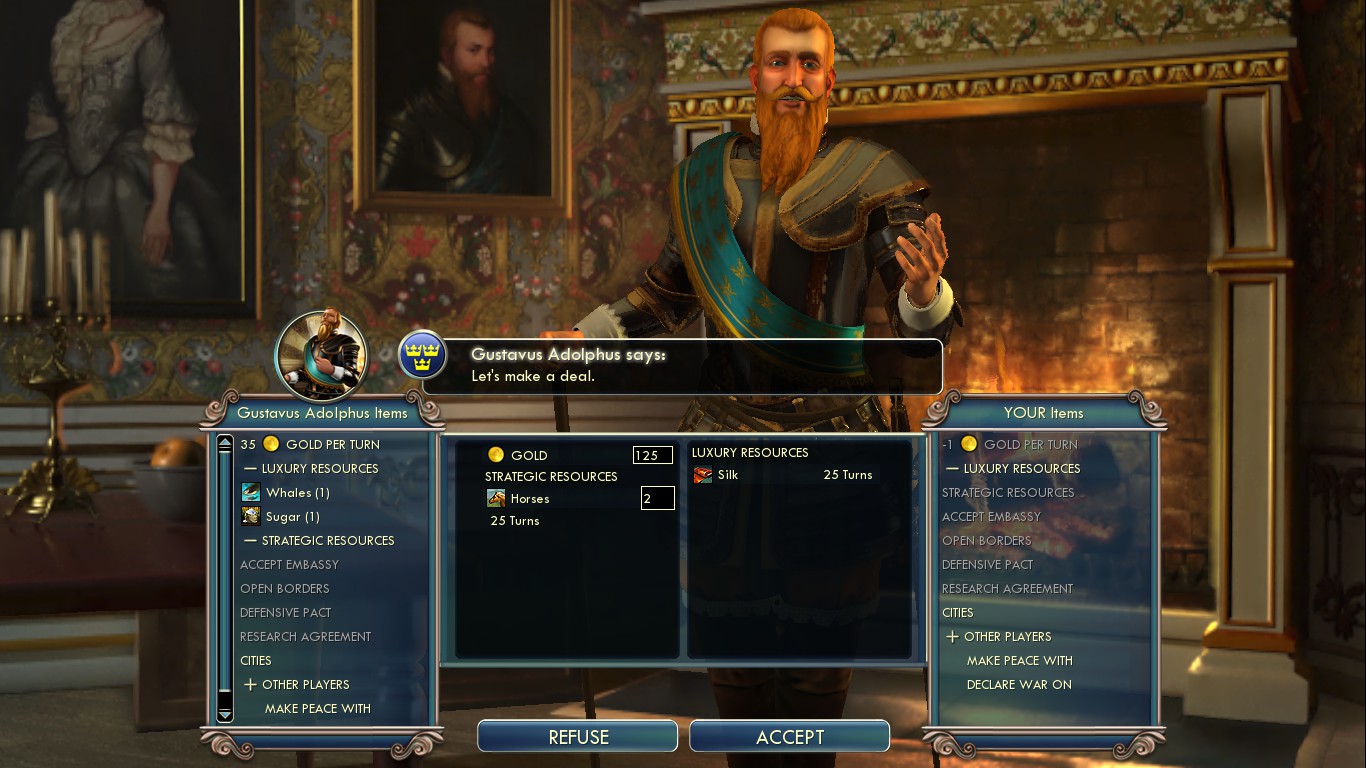This screenshot has height=768, width=1366.
Task: Collapse Gustavus's Luxury Resources list
Action: pos(319,468)
